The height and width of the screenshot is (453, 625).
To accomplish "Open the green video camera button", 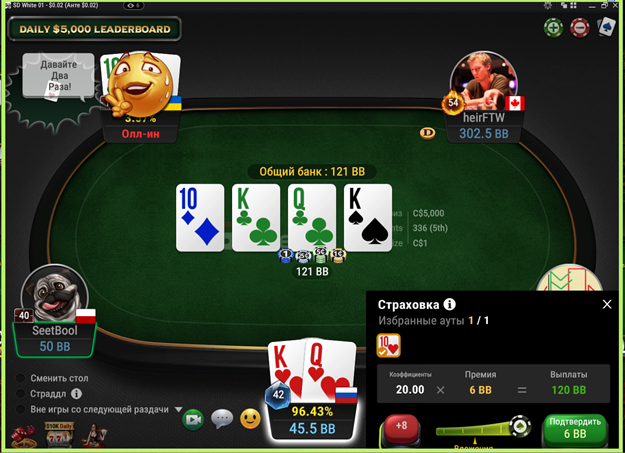I will click(193, 420).
